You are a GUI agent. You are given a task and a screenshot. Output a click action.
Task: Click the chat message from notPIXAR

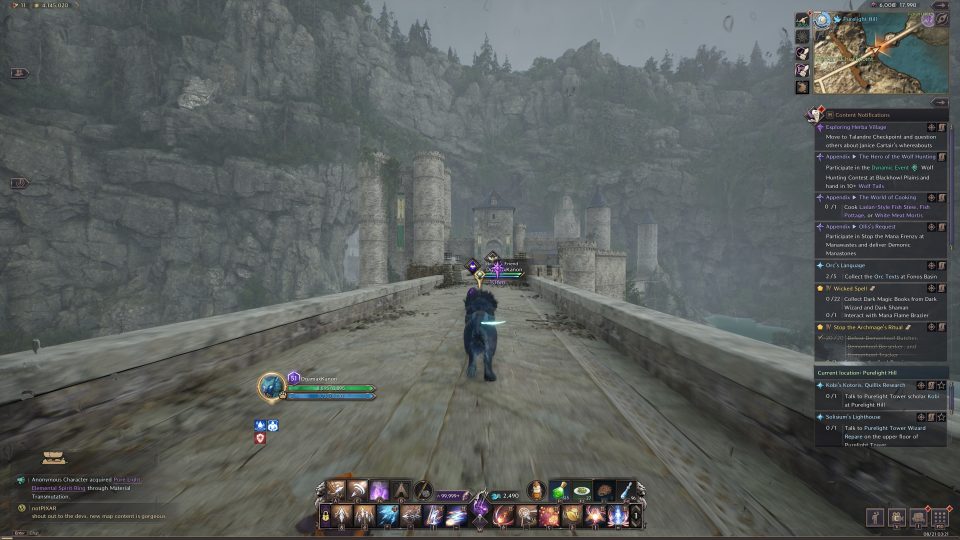tap(80, 515)
